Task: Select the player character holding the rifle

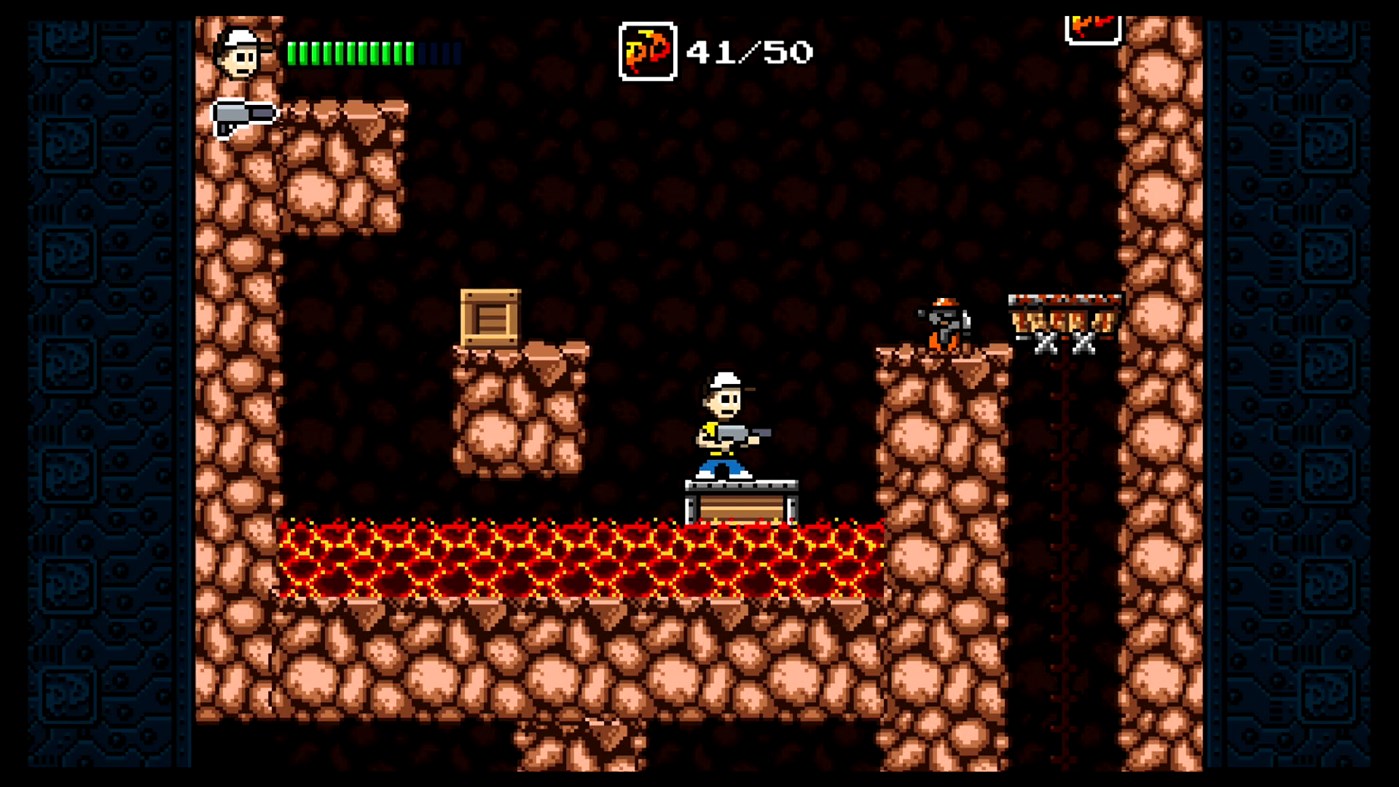Action: pos(725,425)
